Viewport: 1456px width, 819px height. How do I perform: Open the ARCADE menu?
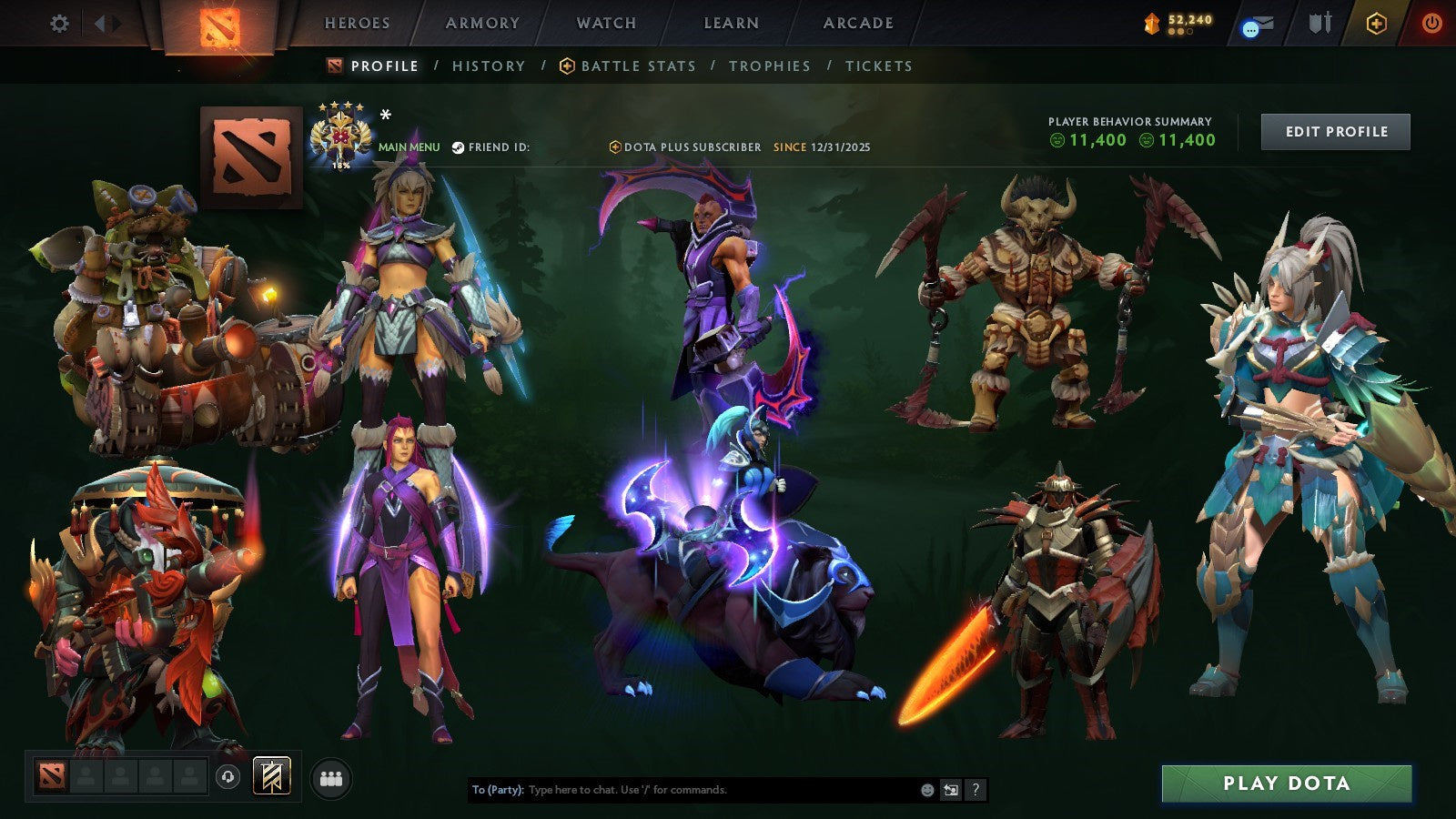coord(859,23)
